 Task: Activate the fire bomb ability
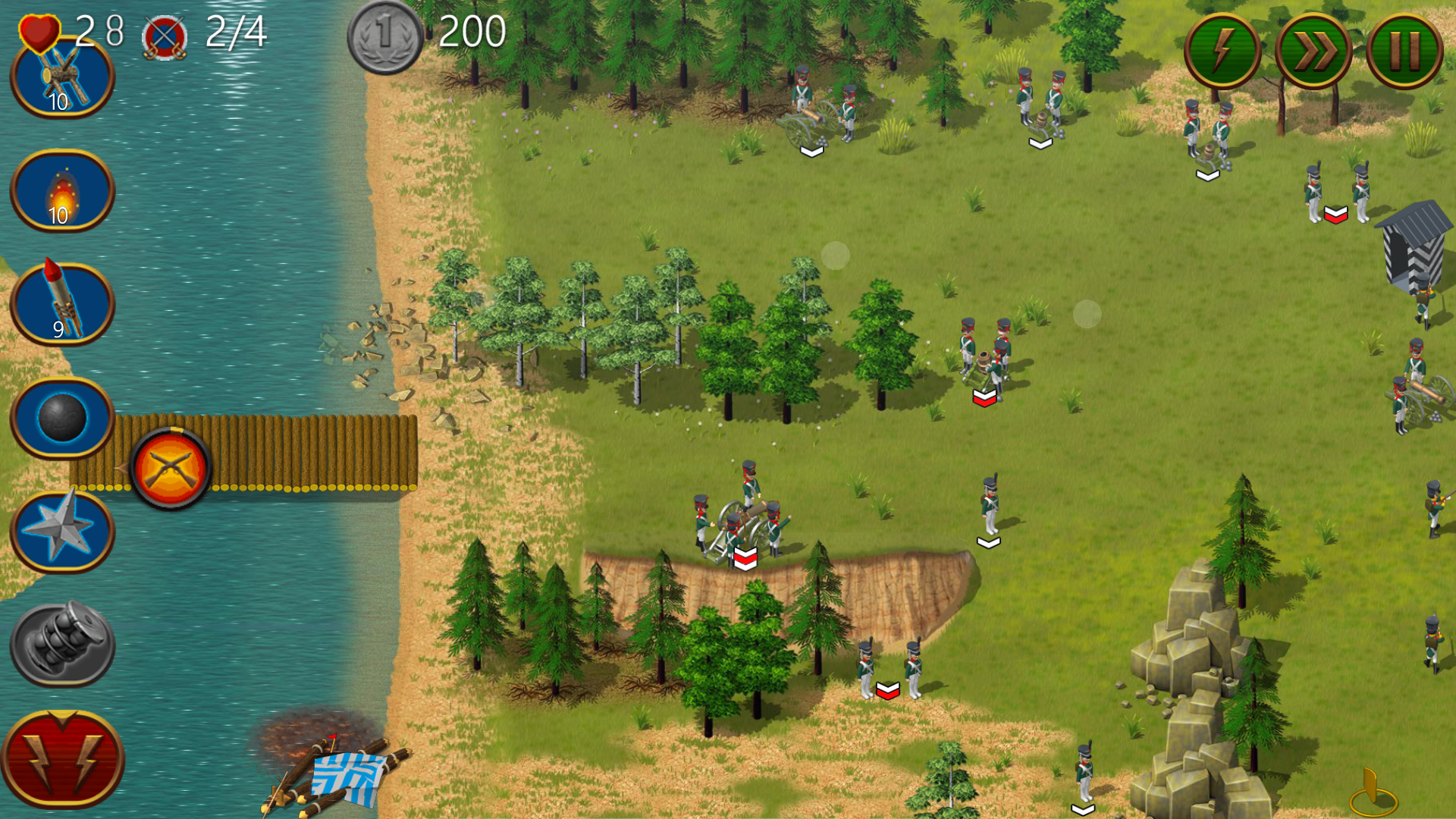click(62, 191)
